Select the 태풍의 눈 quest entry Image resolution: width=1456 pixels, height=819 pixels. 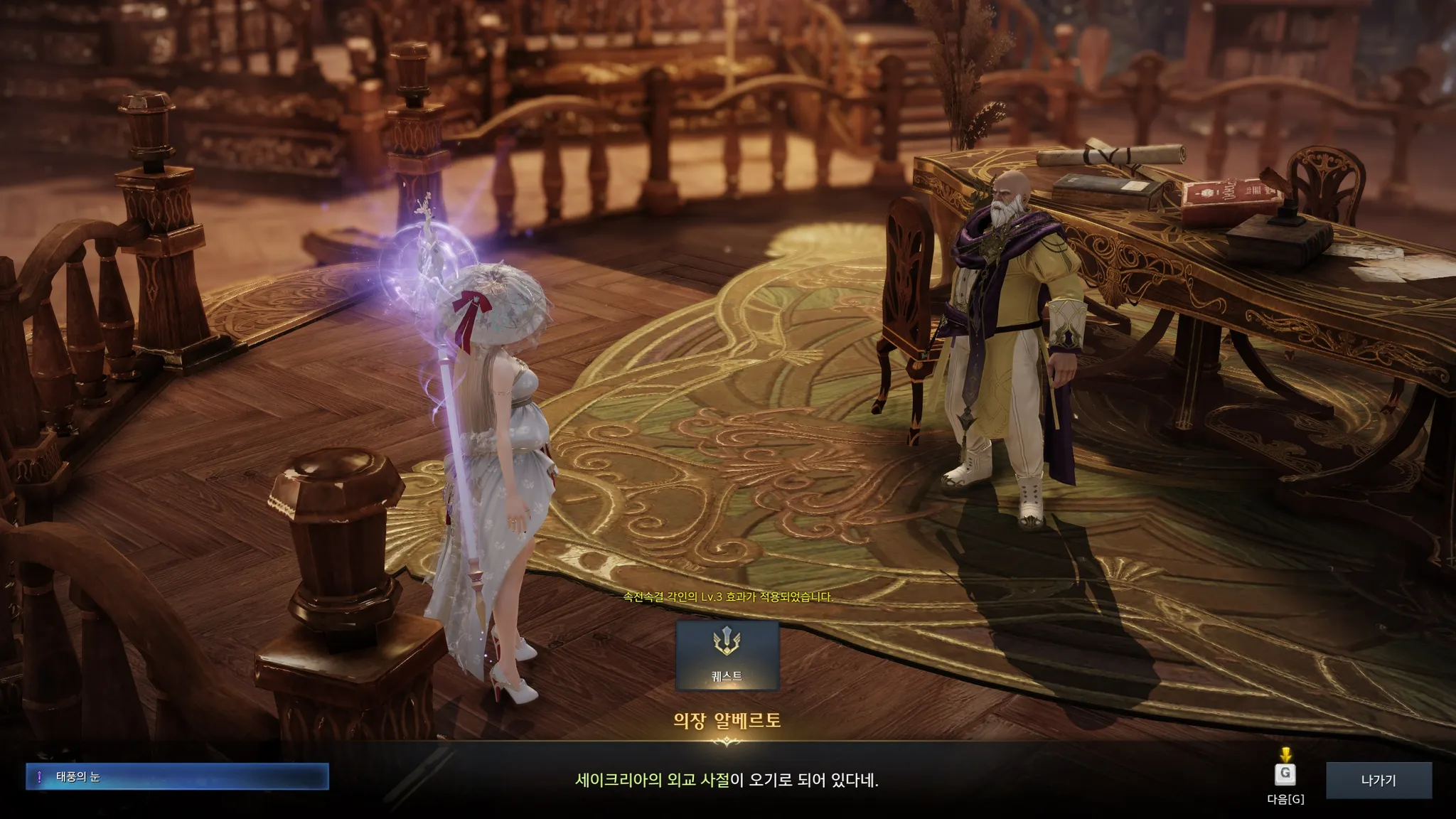177,777
